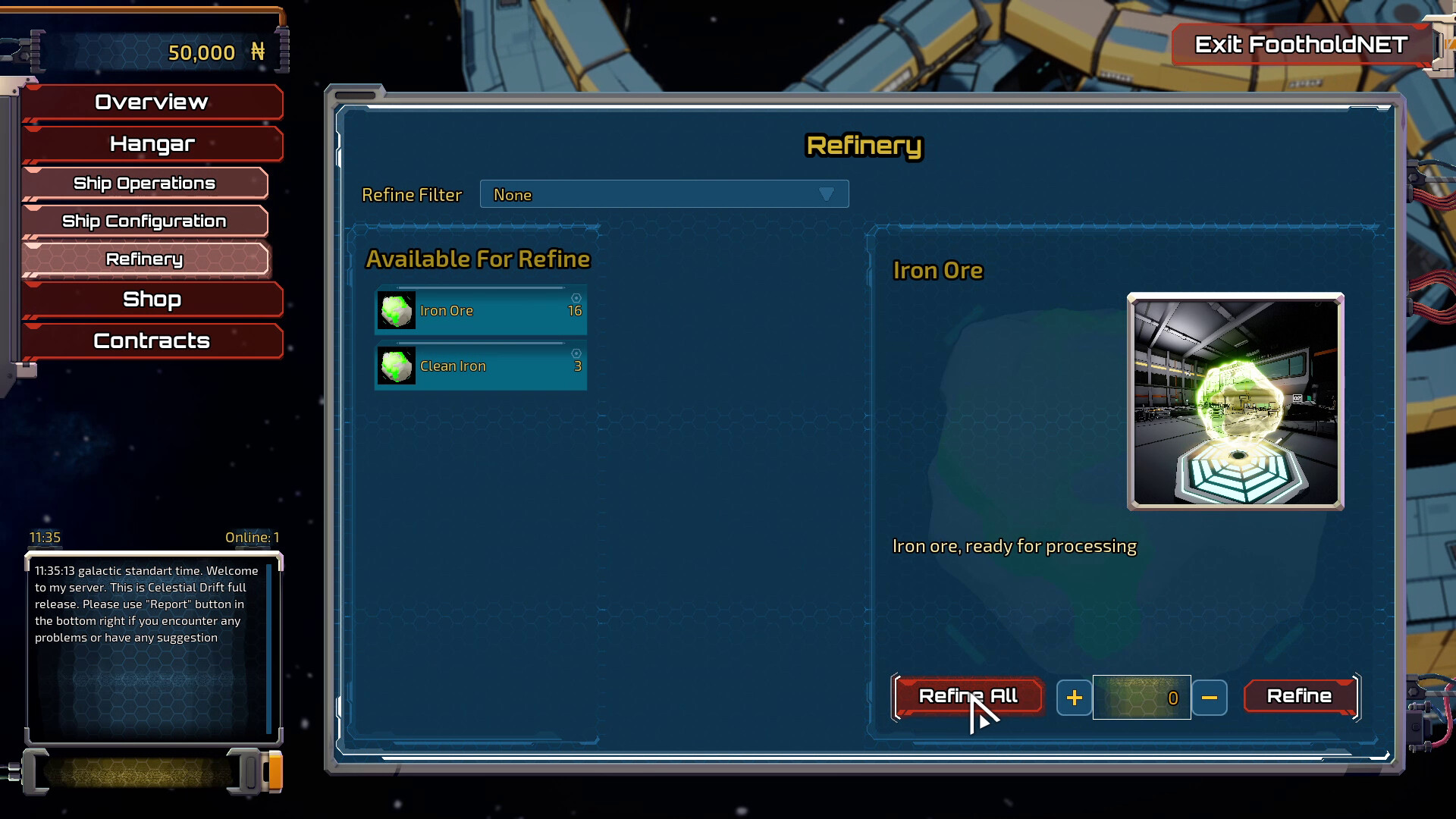Image resolution: width=1456 pixels, height=819 pixels.
Task: Open Ship Configuration
Action: click(144, 221)
